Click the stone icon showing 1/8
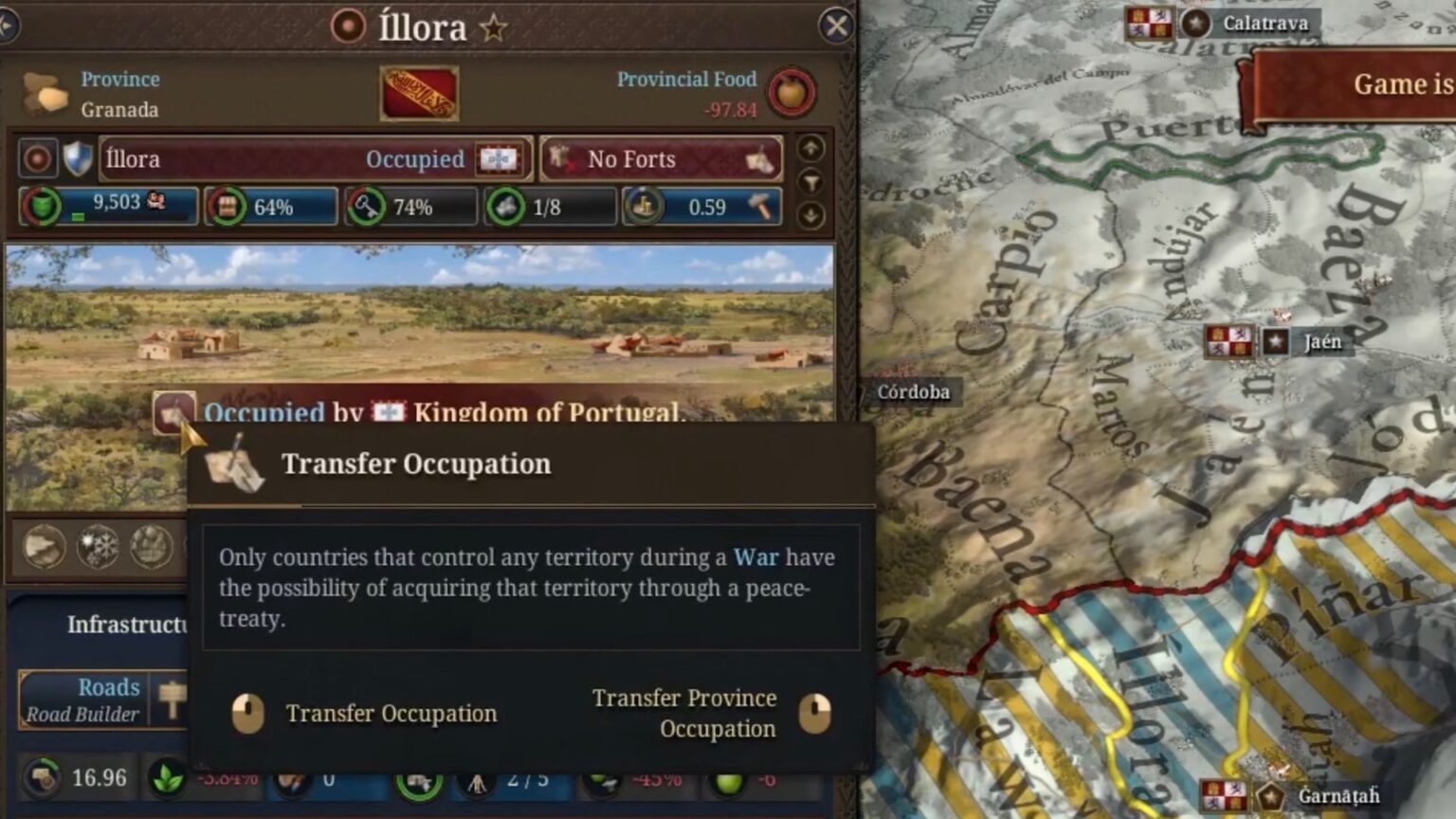Viewport: 1456px width, 819px height. (507, 207)
